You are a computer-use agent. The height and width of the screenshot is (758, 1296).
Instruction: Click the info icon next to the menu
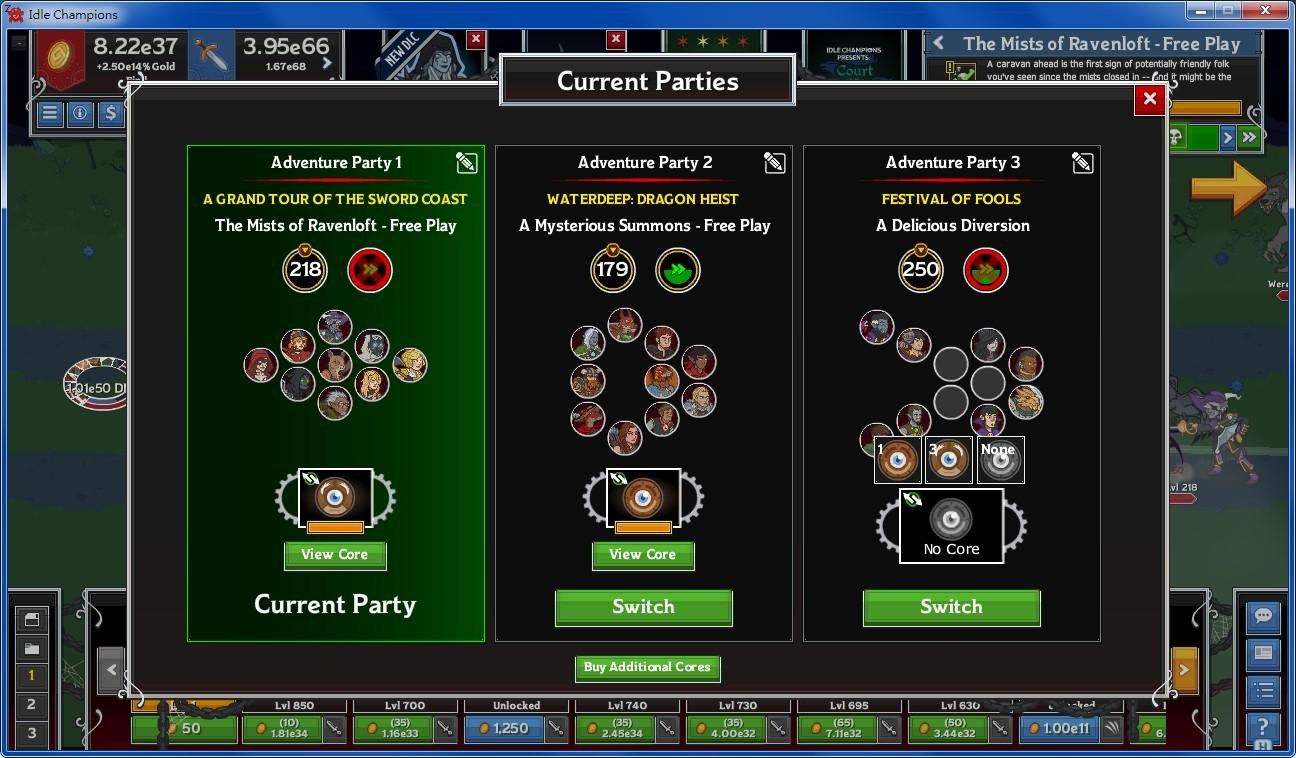[81, 114]
